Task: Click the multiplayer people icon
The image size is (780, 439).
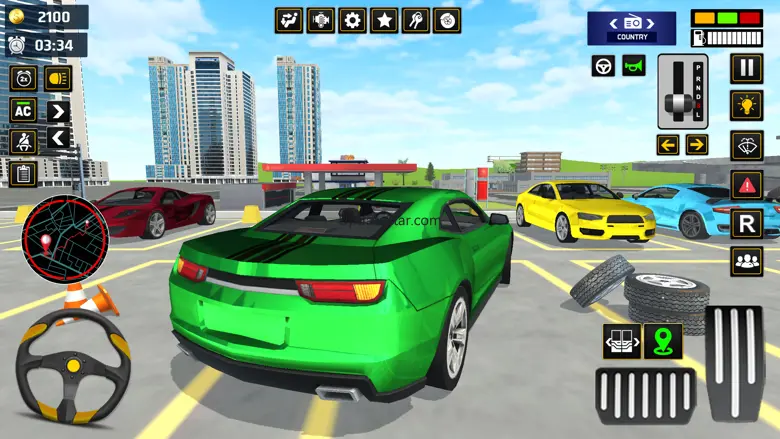Action: pos(746,261)
